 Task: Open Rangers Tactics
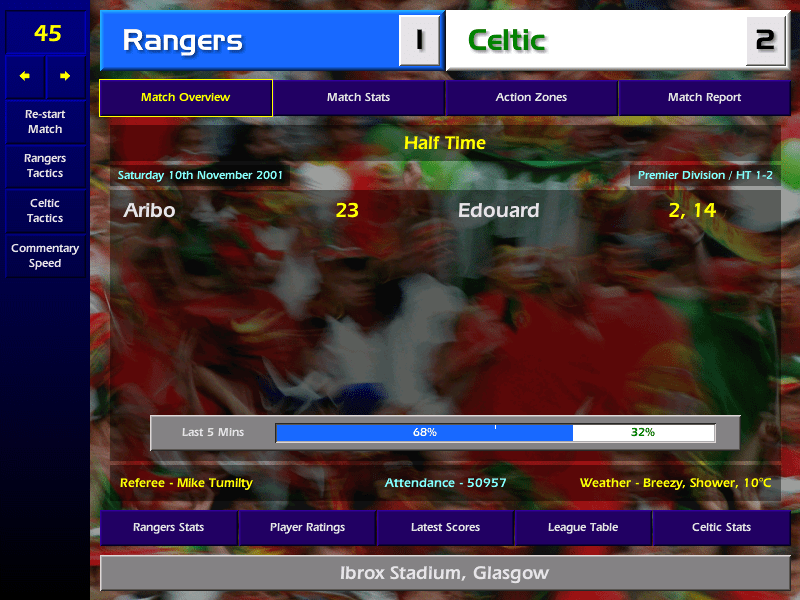click(x=45, y=166)
